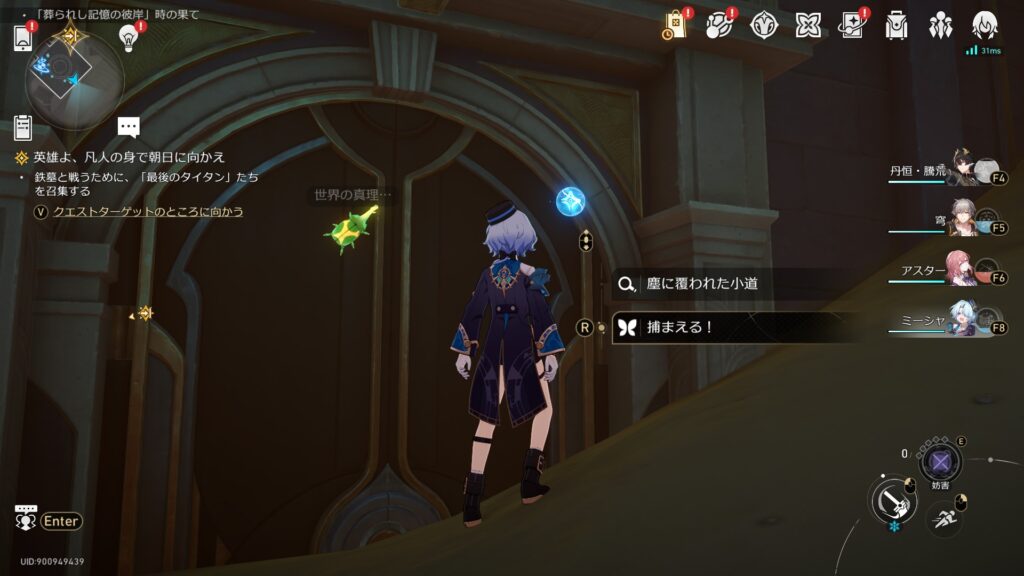
Task: Open the lightbulb tutorial tips icon
Action: [x=128, y=37]
